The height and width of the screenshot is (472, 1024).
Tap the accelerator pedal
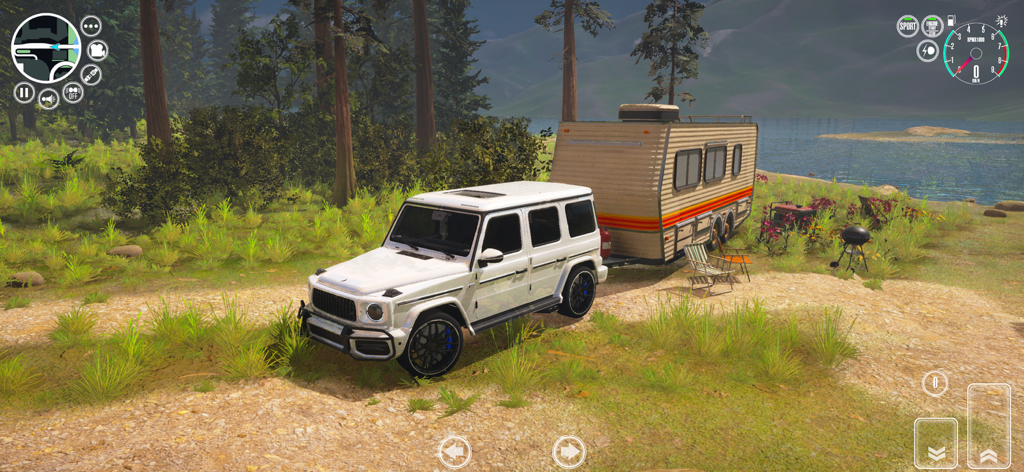988,425
